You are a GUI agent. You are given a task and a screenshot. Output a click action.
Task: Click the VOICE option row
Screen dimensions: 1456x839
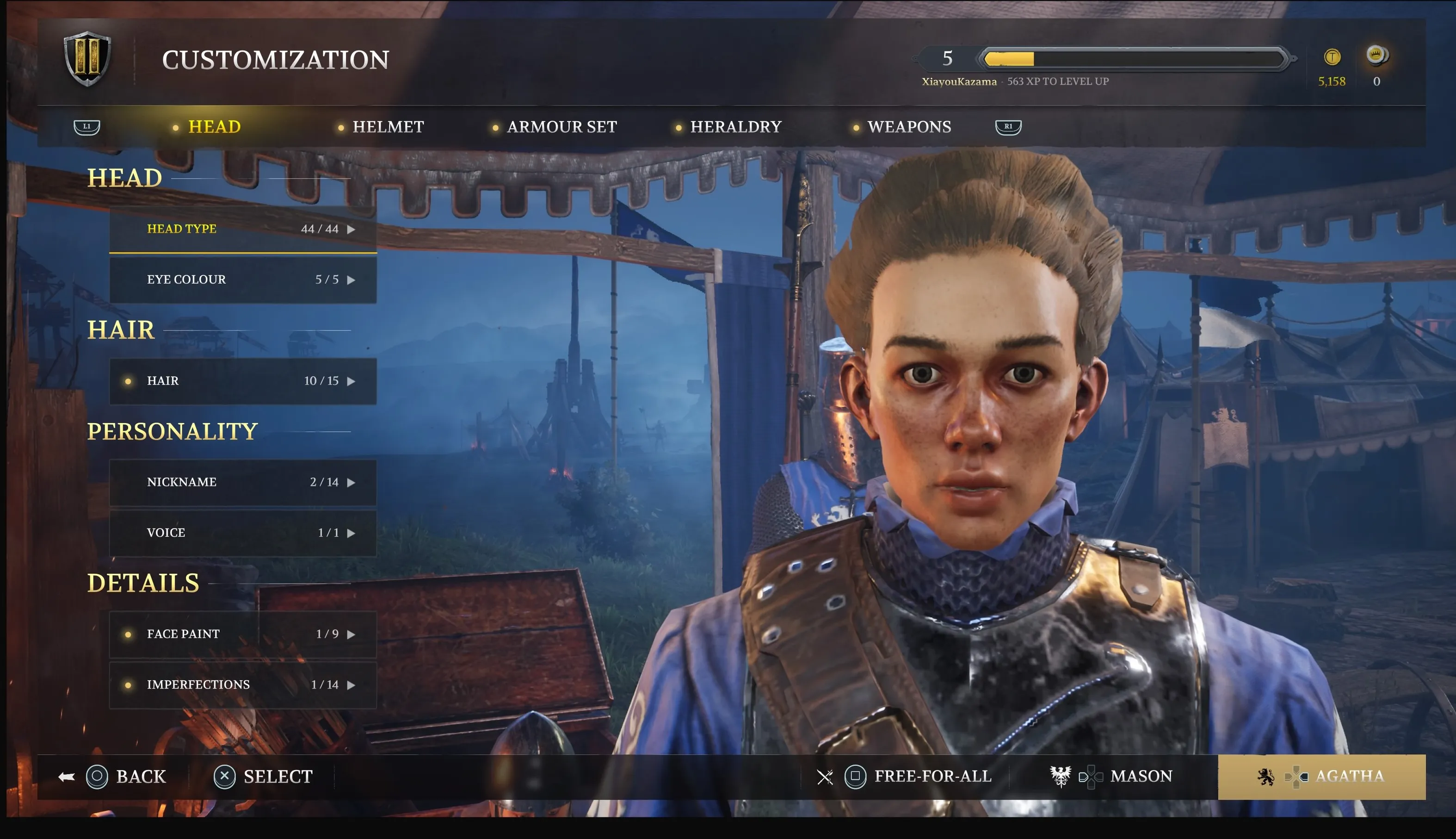coord(242,533)
